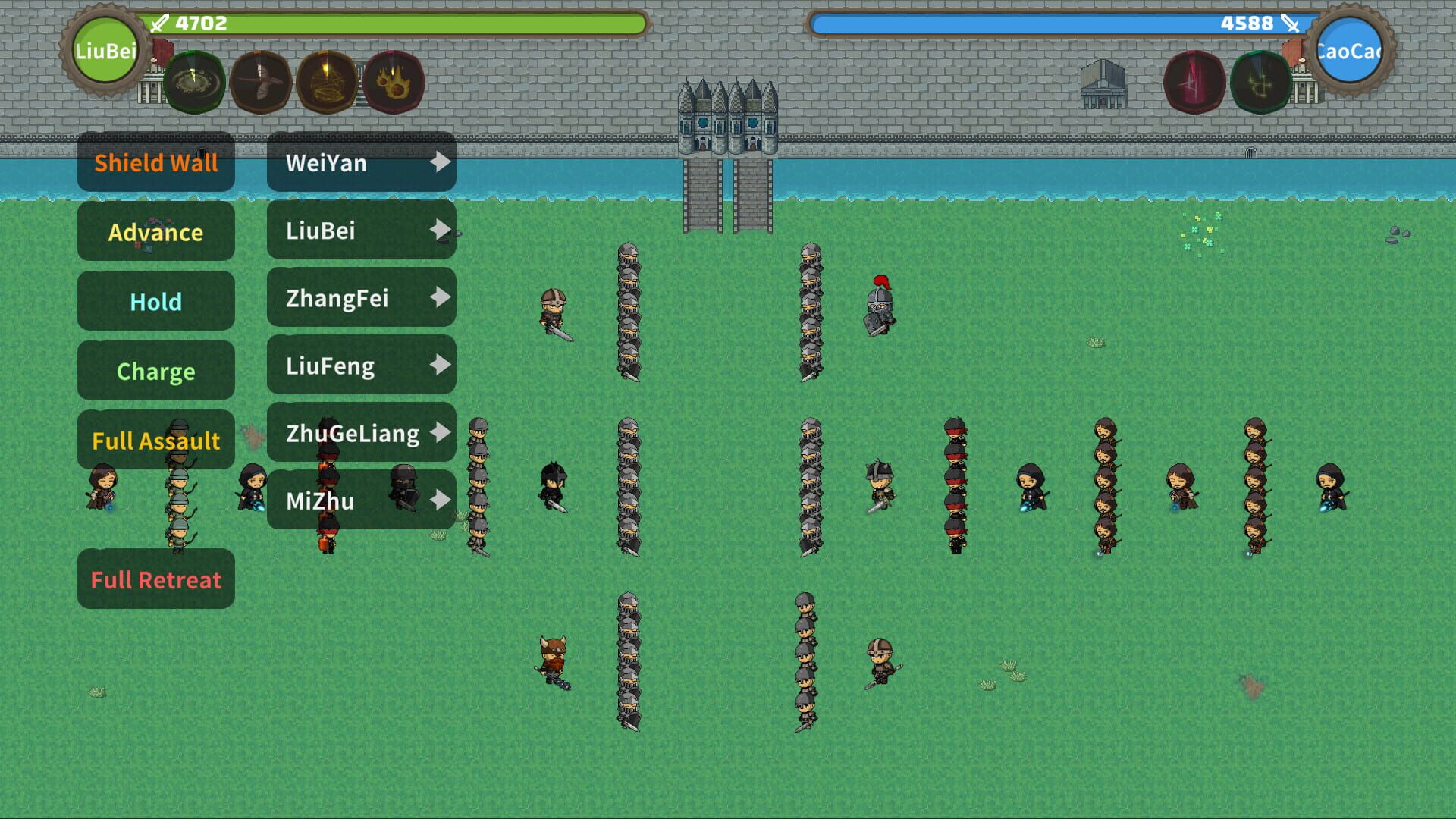Image resolution: width=1456 pixels, height=819 pixels.
Task: Activate Full Assault mode
Action: pyautogui.click(x=156, y=440)
